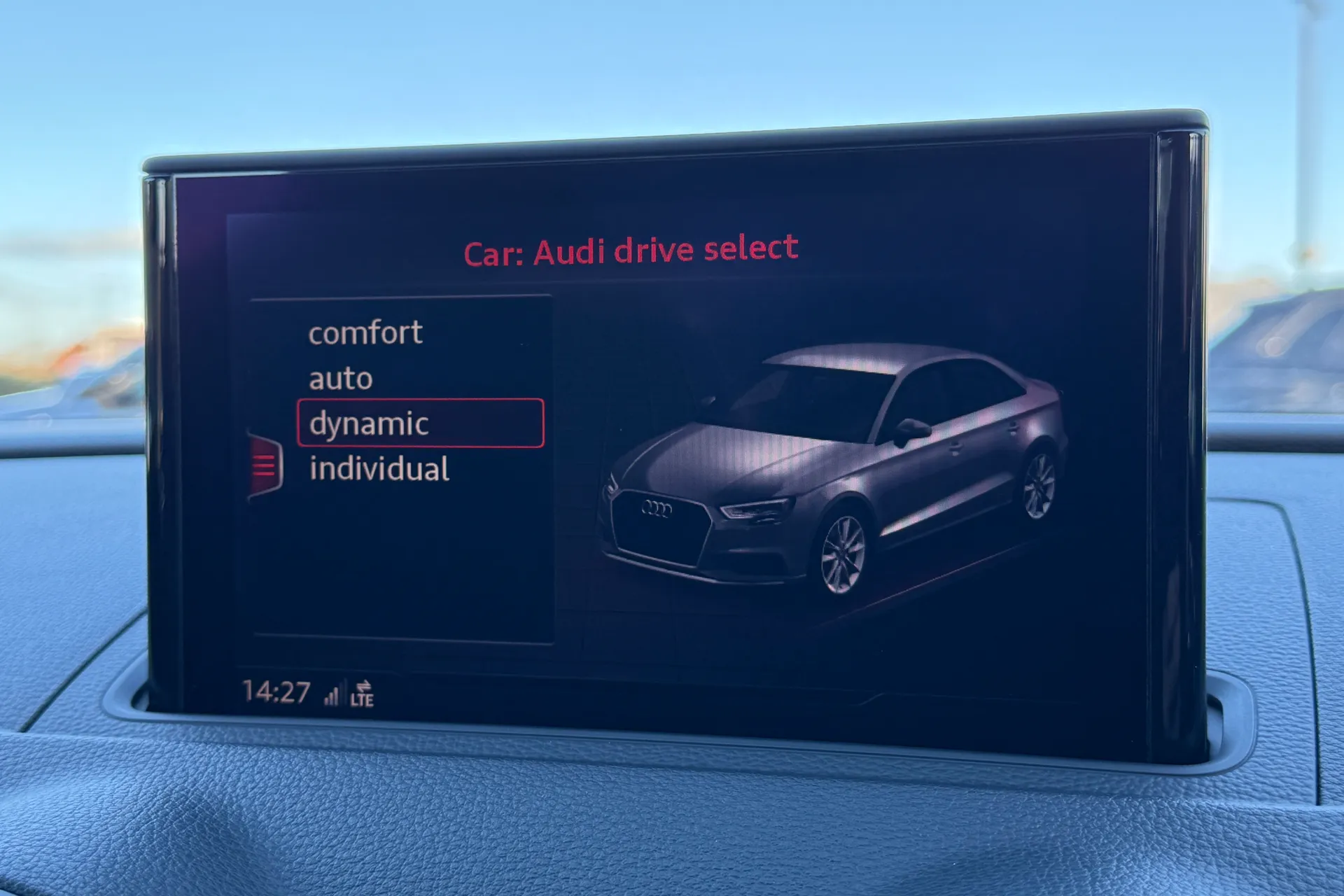Viewport: 1344px width, 896px height.
Task: Click the LTE network indicator
Action: (363, 699)
